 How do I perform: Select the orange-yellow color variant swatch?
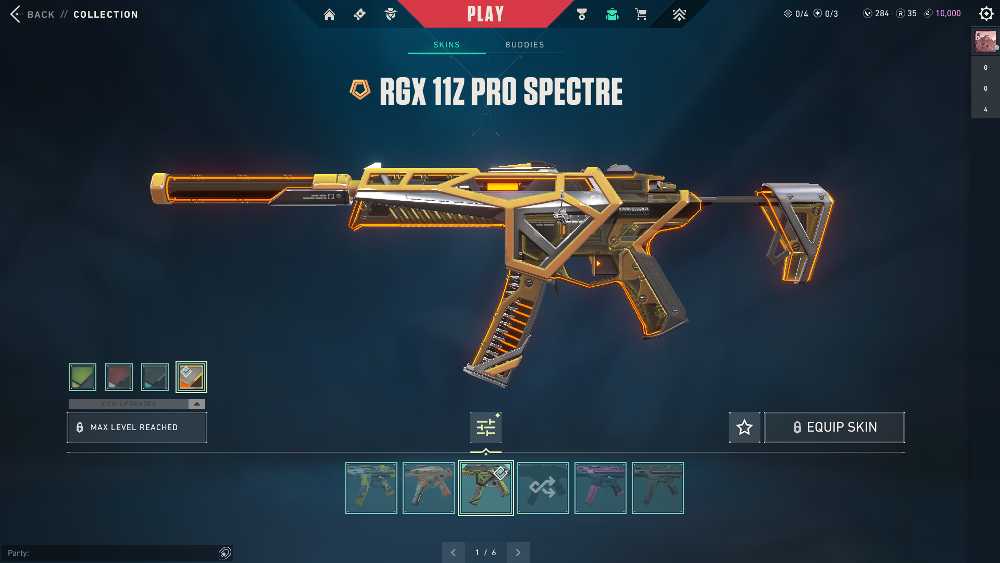(x=191, y=377)
